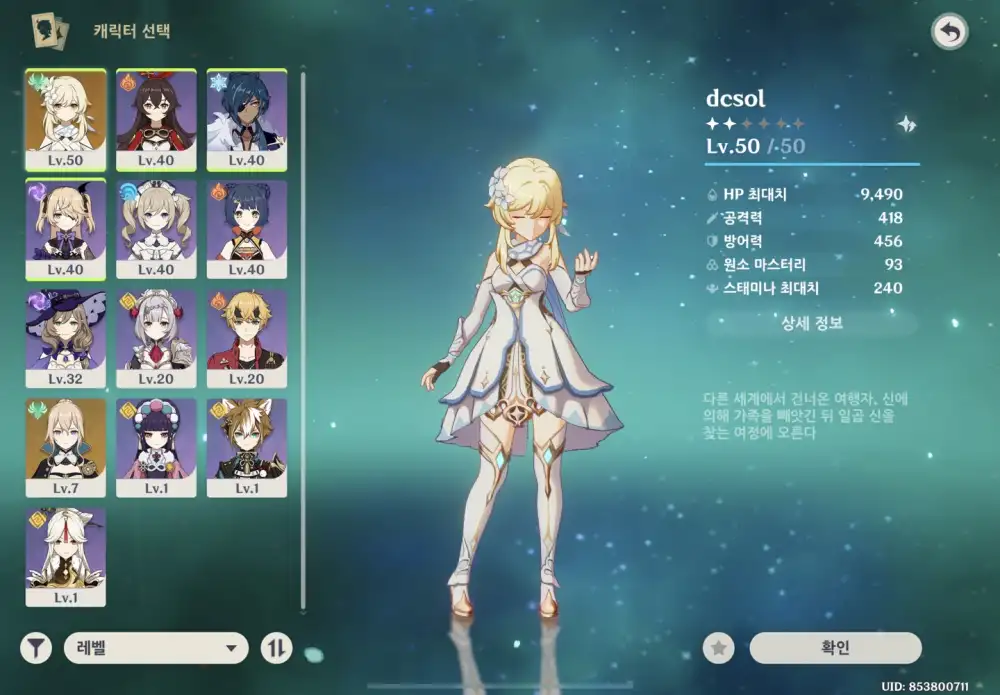Viewport: 1000px width, 695px height.
Task: Toggle the sort order arrows
Action: [x=276, y=648]
